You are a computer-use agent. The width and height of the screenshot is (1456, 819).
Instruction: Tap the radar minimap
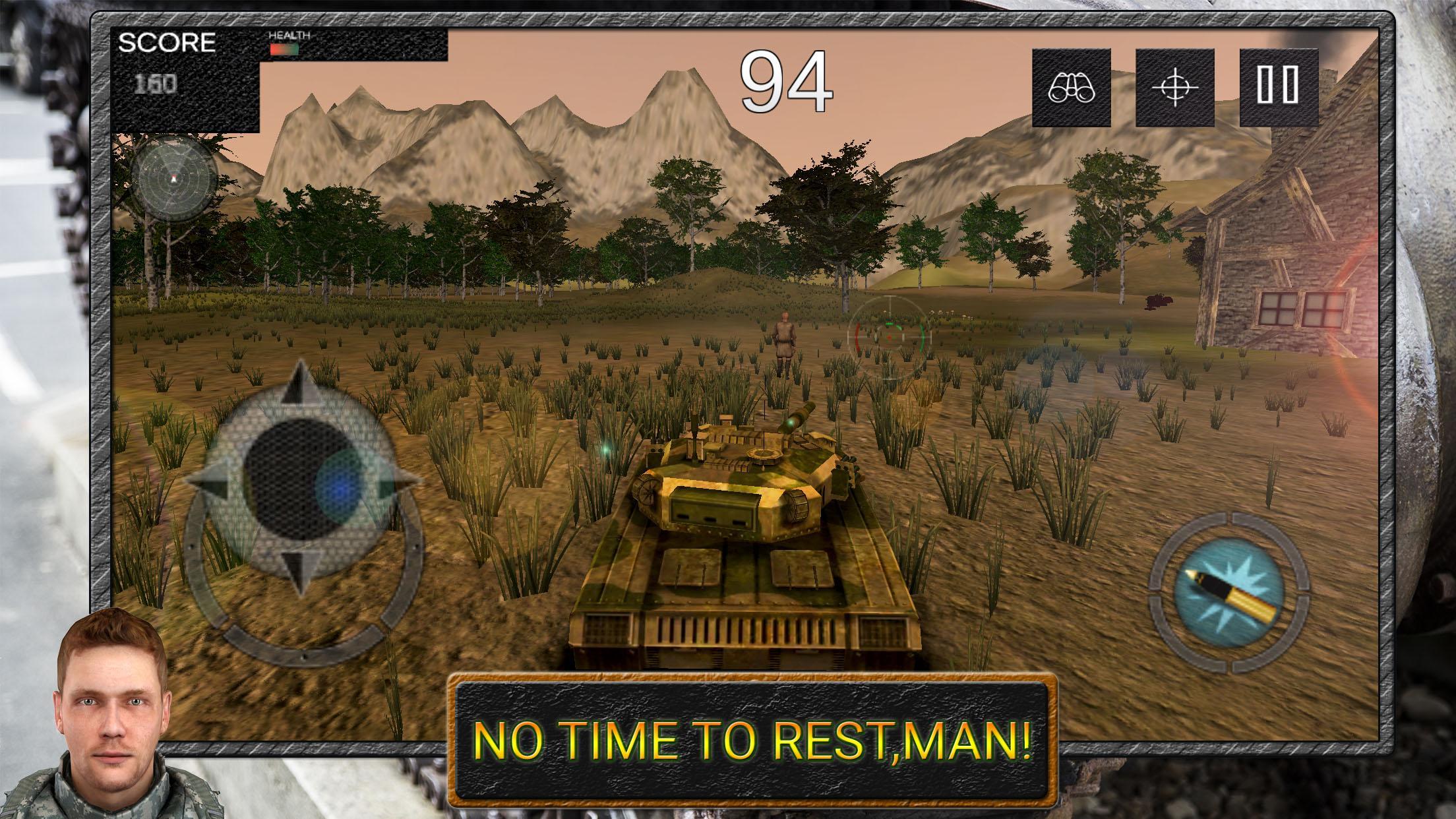coord(173,179)
